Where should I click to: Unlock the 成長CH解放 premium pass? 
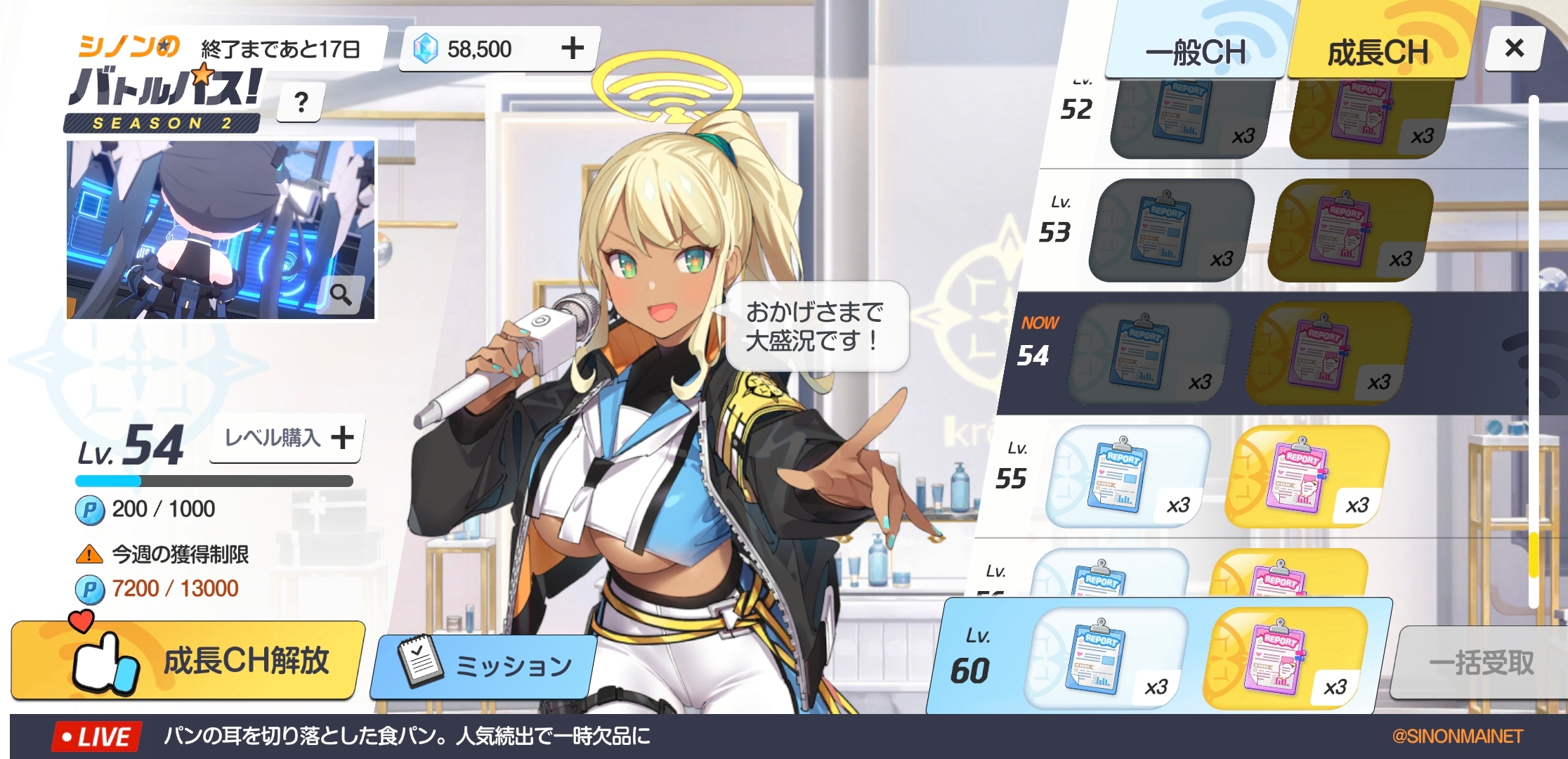[188, 660]
